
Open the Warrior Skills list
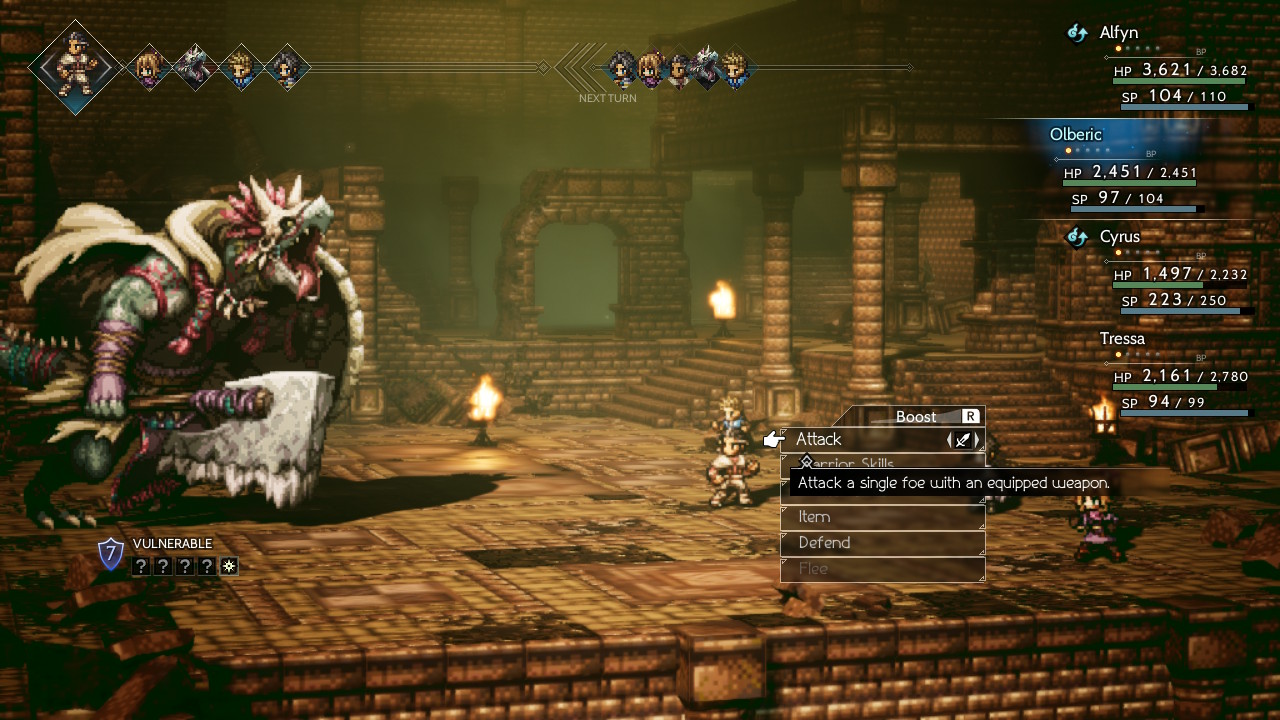pos(880,464)
